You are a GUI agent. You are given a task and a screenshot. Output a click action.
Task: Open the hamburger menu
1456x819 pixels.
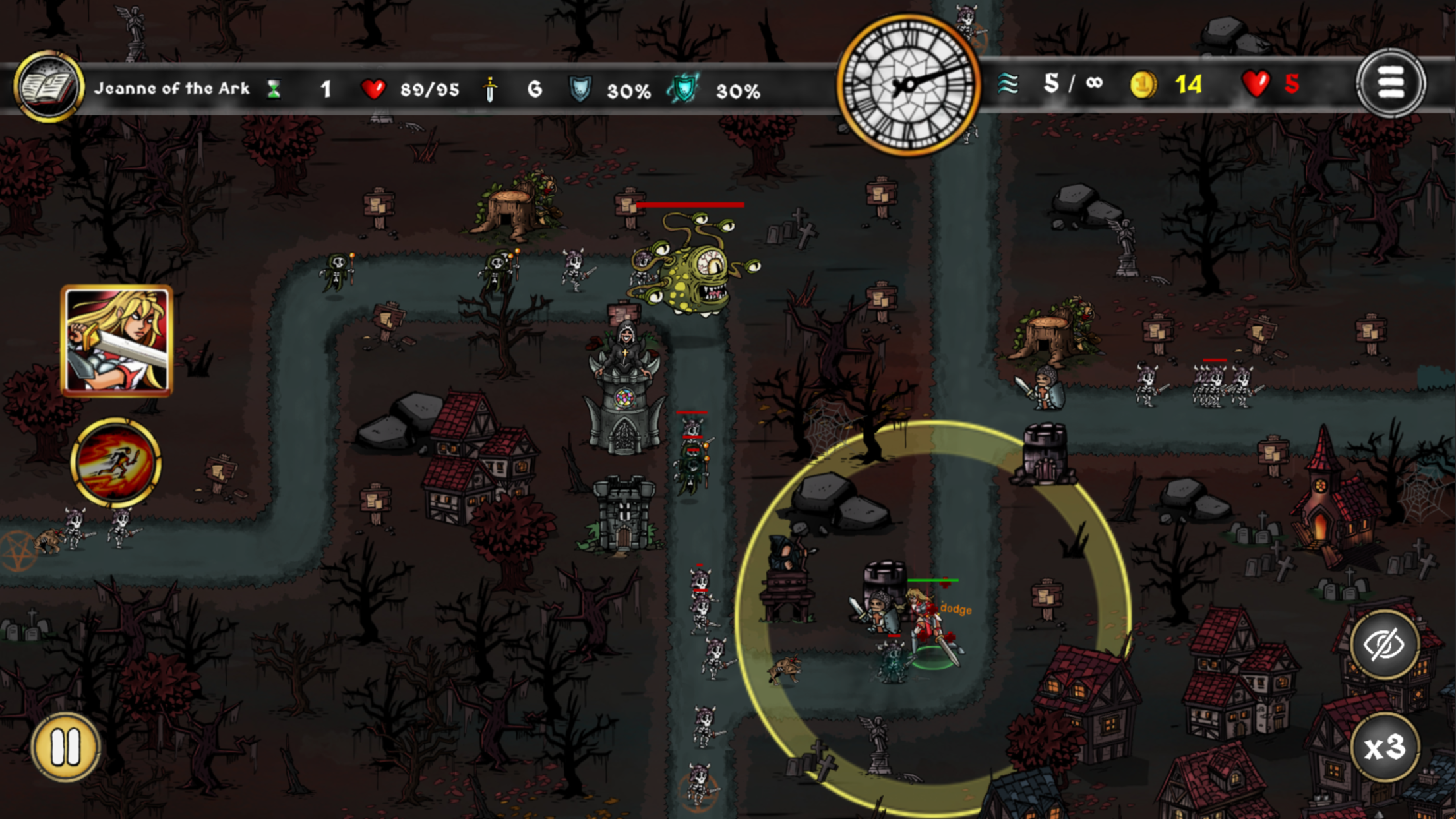1391,84
